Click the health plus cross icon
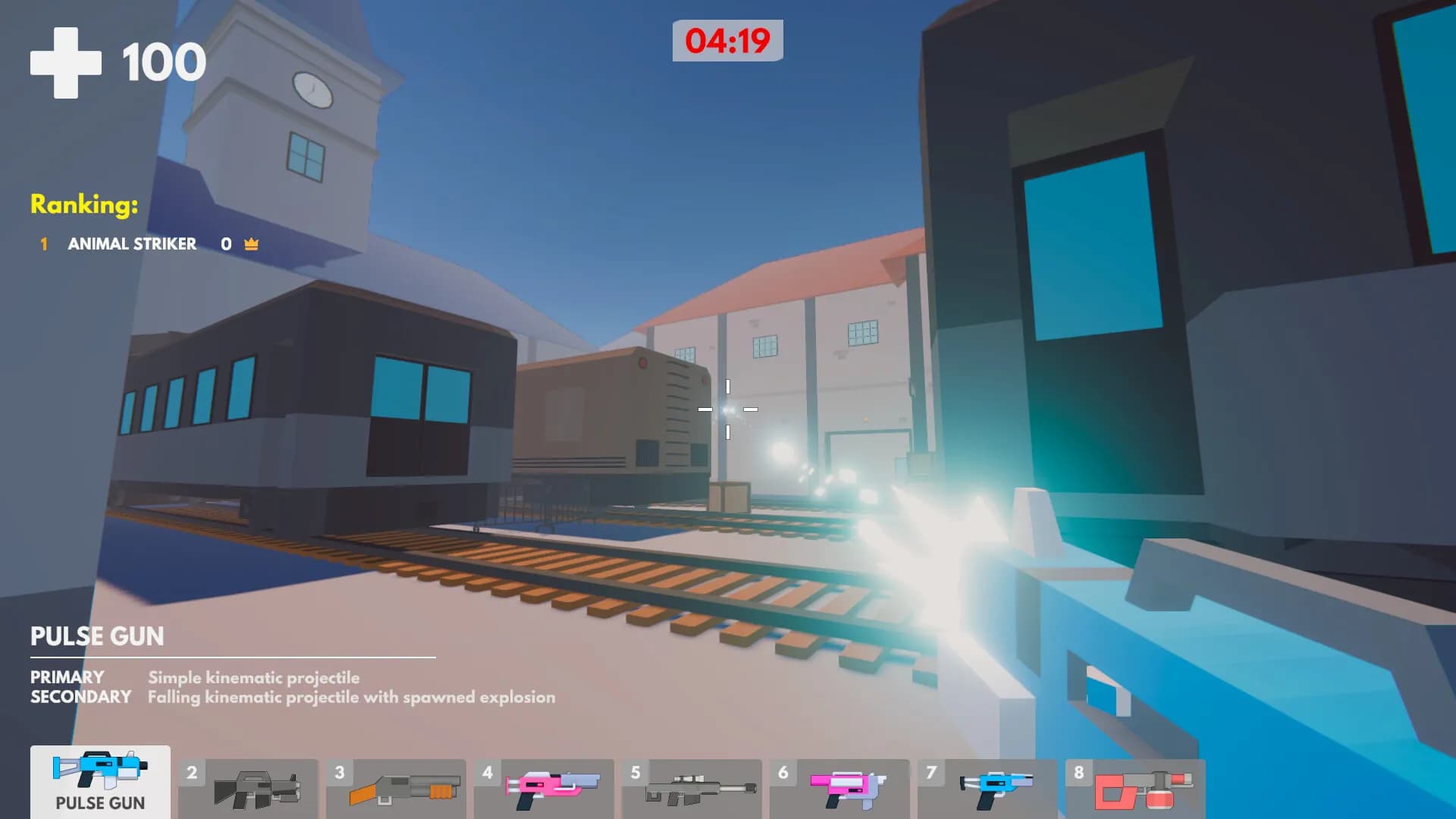This screenshot has height=819, width=1456. click(65, 62)
